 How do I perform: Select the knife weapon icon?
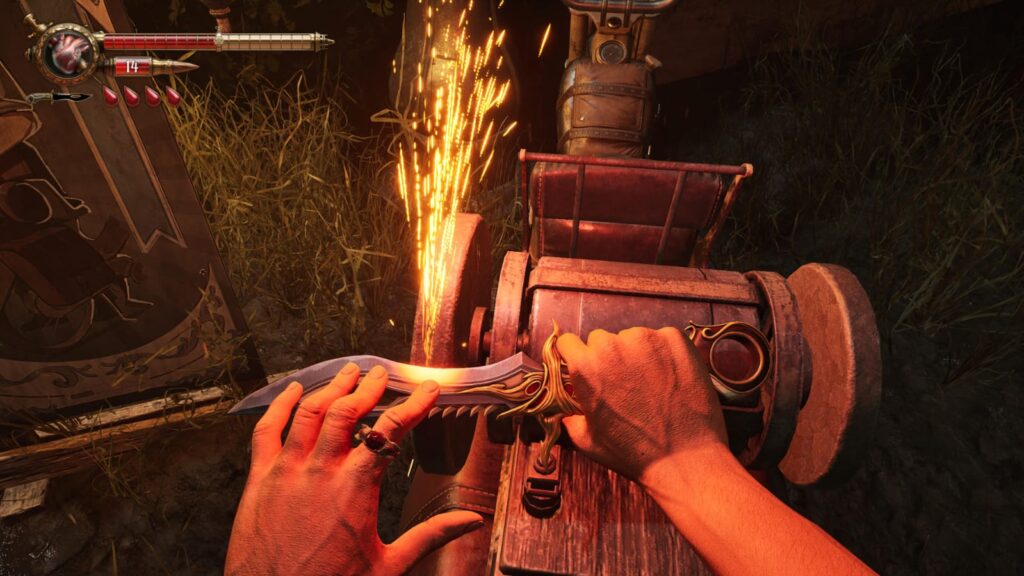tap(58, 97)
